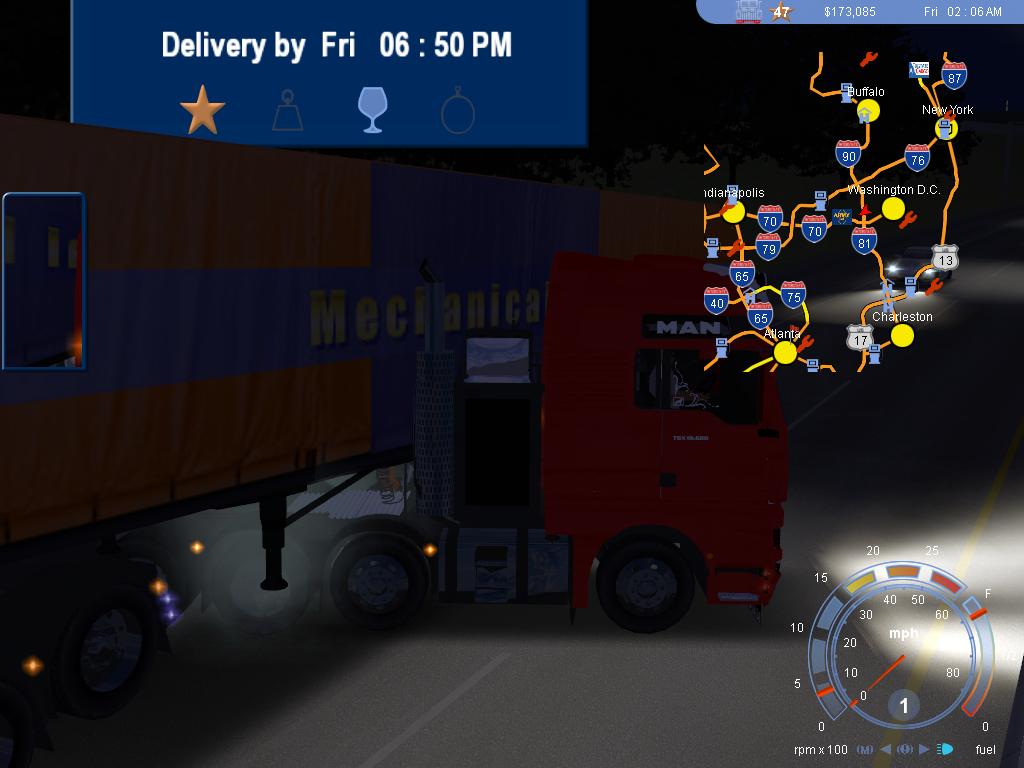Select the New York city marker
The width and height of the screenshot is (1024, 768).
[946, 128]
